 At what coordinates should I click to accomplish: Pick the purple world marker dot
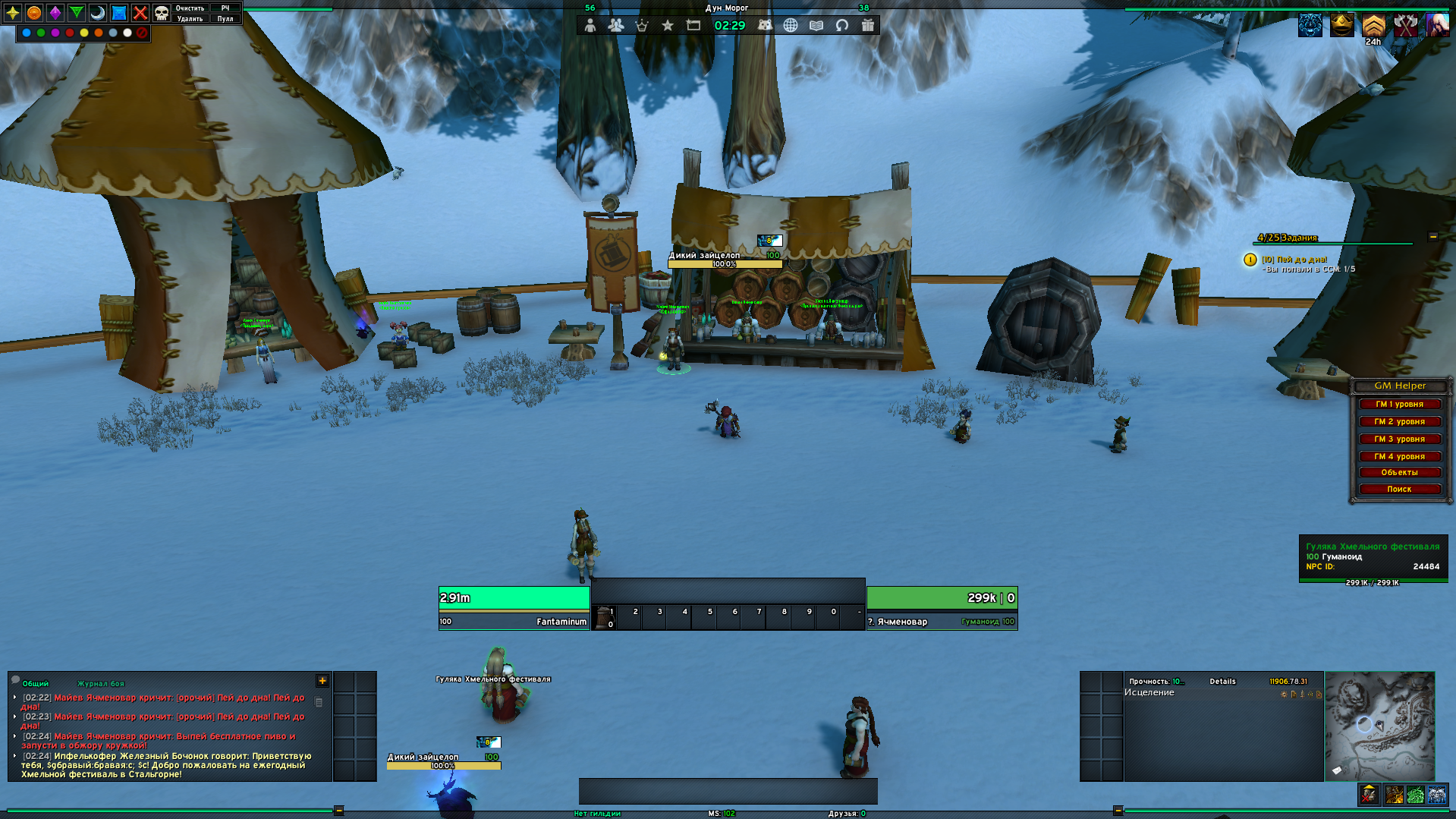point(55,33)
